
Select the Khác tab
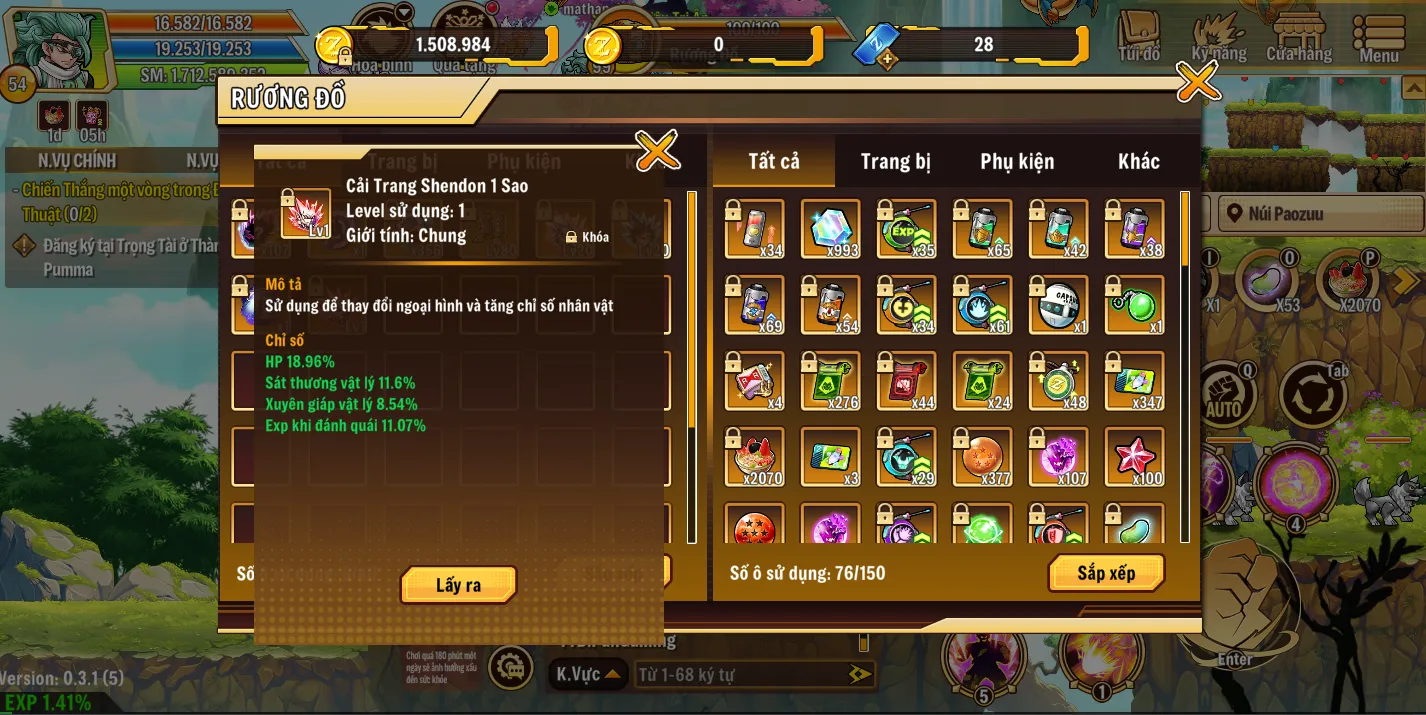click(x=1138, y=162)
